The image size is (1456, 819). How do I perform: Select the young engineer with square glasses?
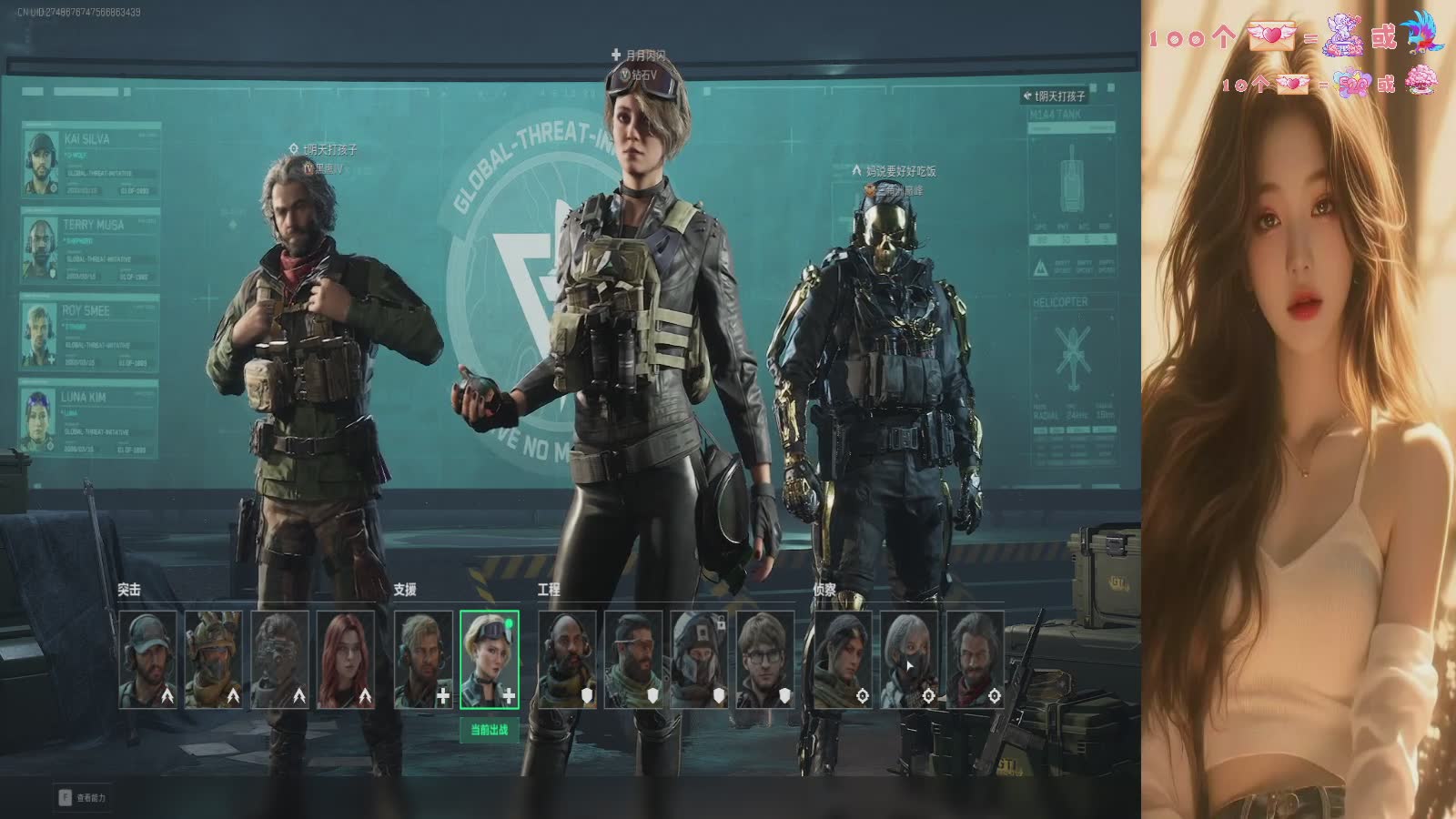point(765,660)
